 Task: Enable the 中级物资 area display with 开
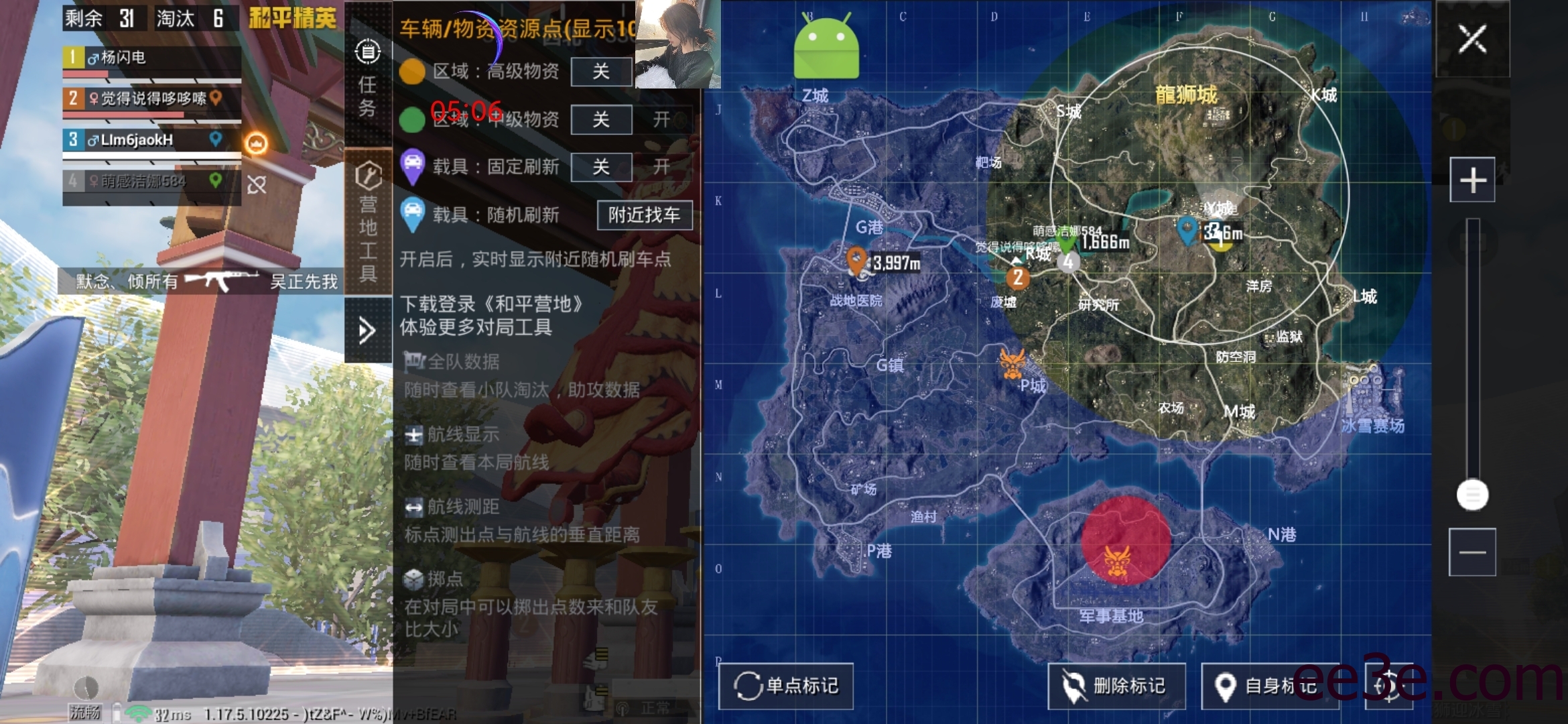pyautogui.click(x=662, y=120)
